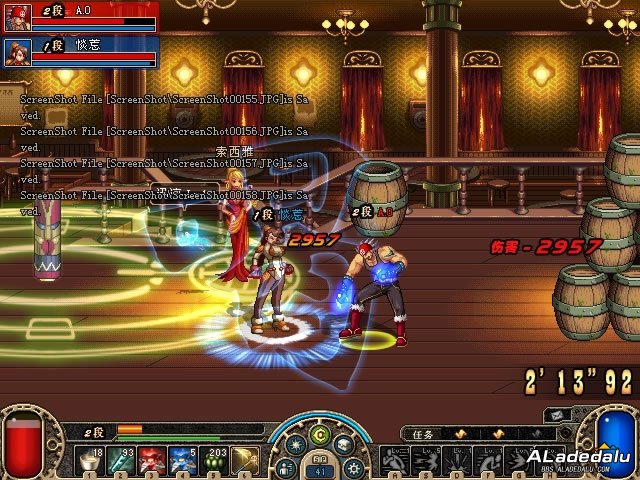The height and width of the screenshot is (480, 640).
Task: Use the green vial item with 93 count
Action: (123, 461)
